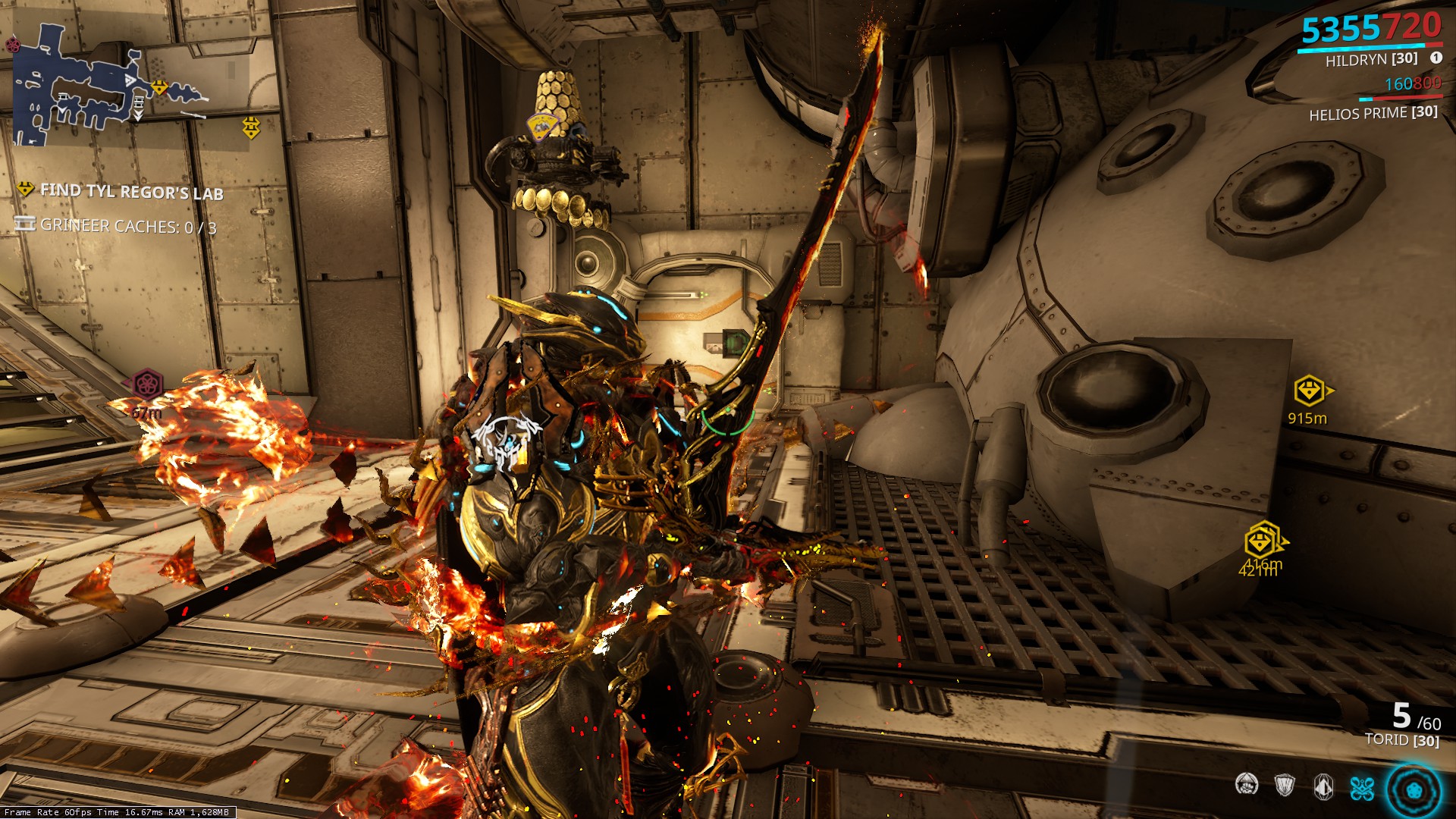Select the yellow objective waypoint showing 915m
The width and height of the screenshot is (1456, 819).
[1310, 391]
